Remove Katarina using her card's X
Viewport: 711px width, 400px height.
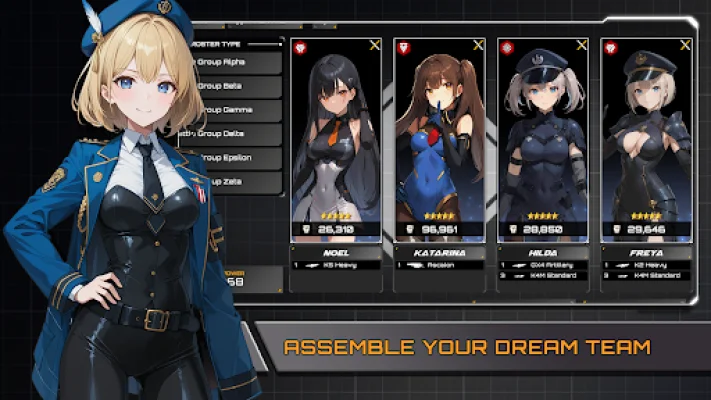[478, 45]
